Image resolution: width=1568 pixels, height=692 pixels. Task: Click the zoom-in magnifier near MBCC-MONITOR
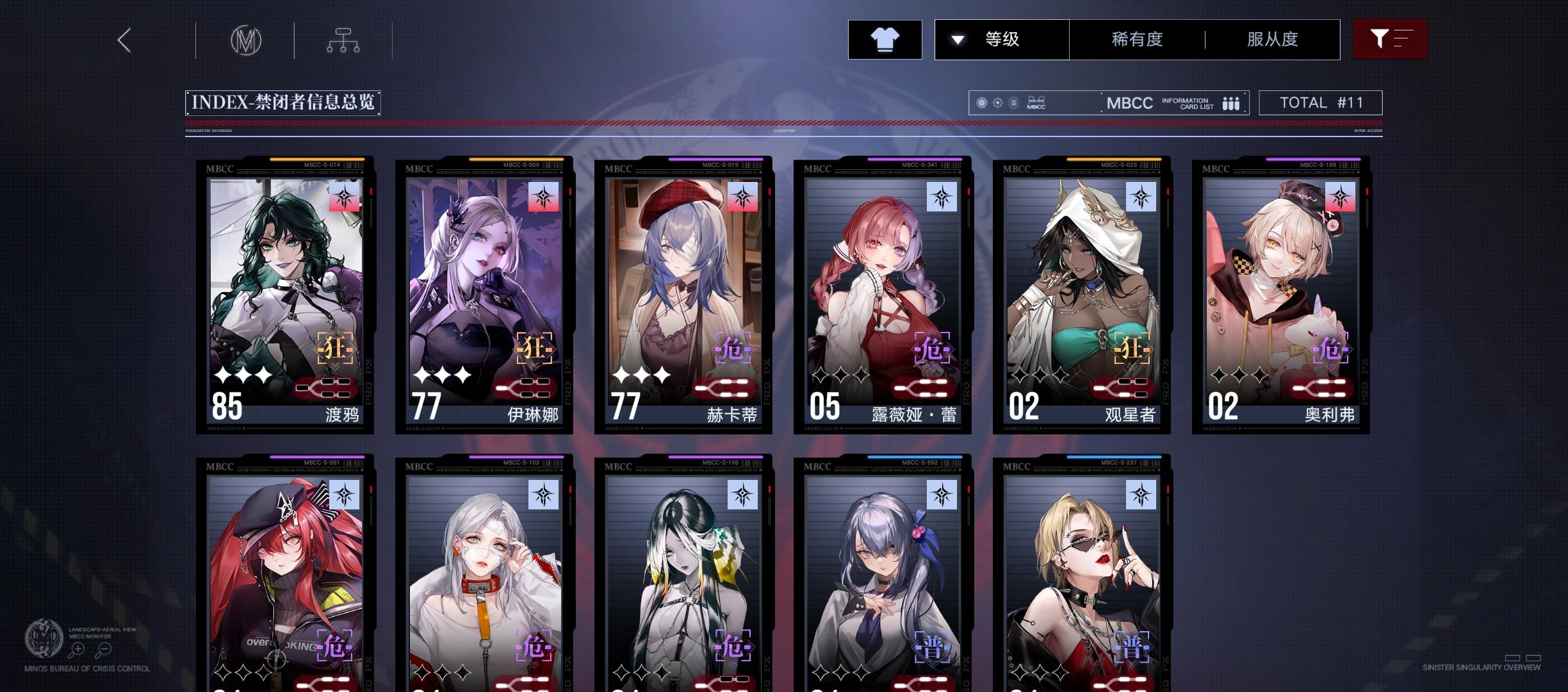78,649
